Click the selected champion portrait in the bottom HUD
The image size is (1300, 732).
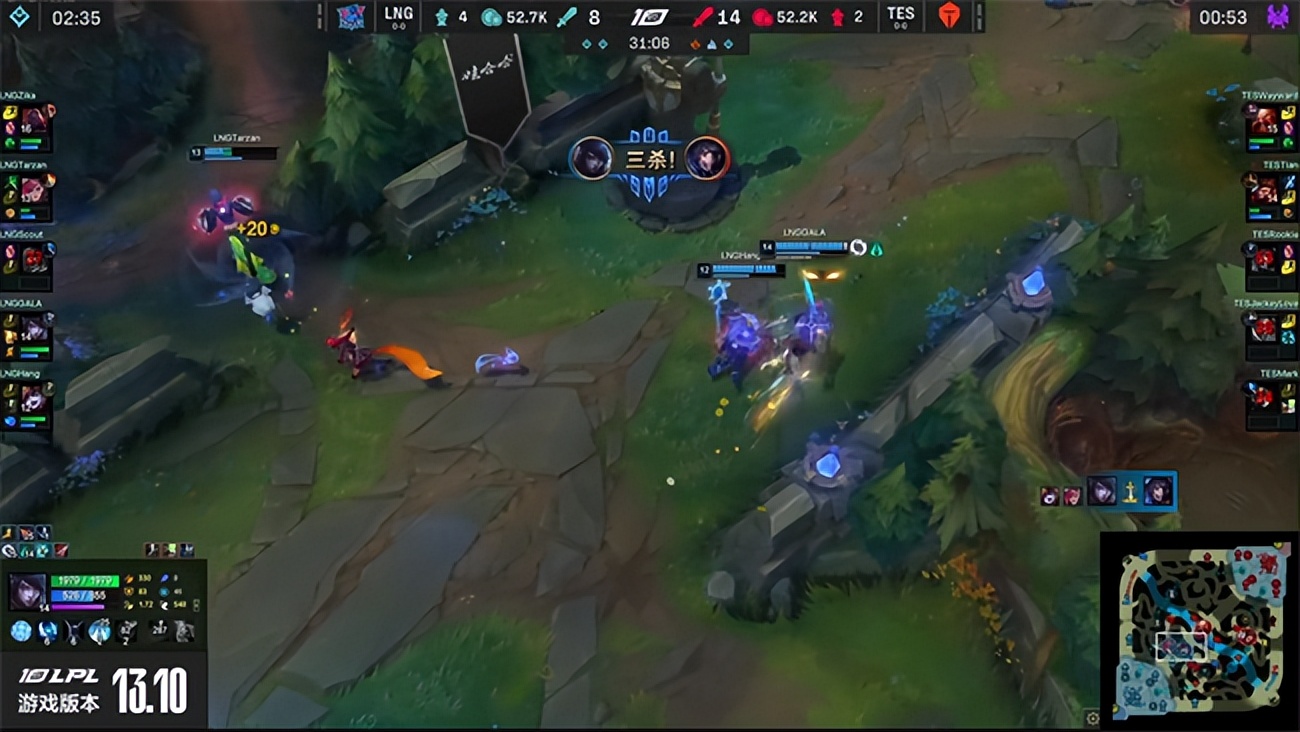(27, 589)
